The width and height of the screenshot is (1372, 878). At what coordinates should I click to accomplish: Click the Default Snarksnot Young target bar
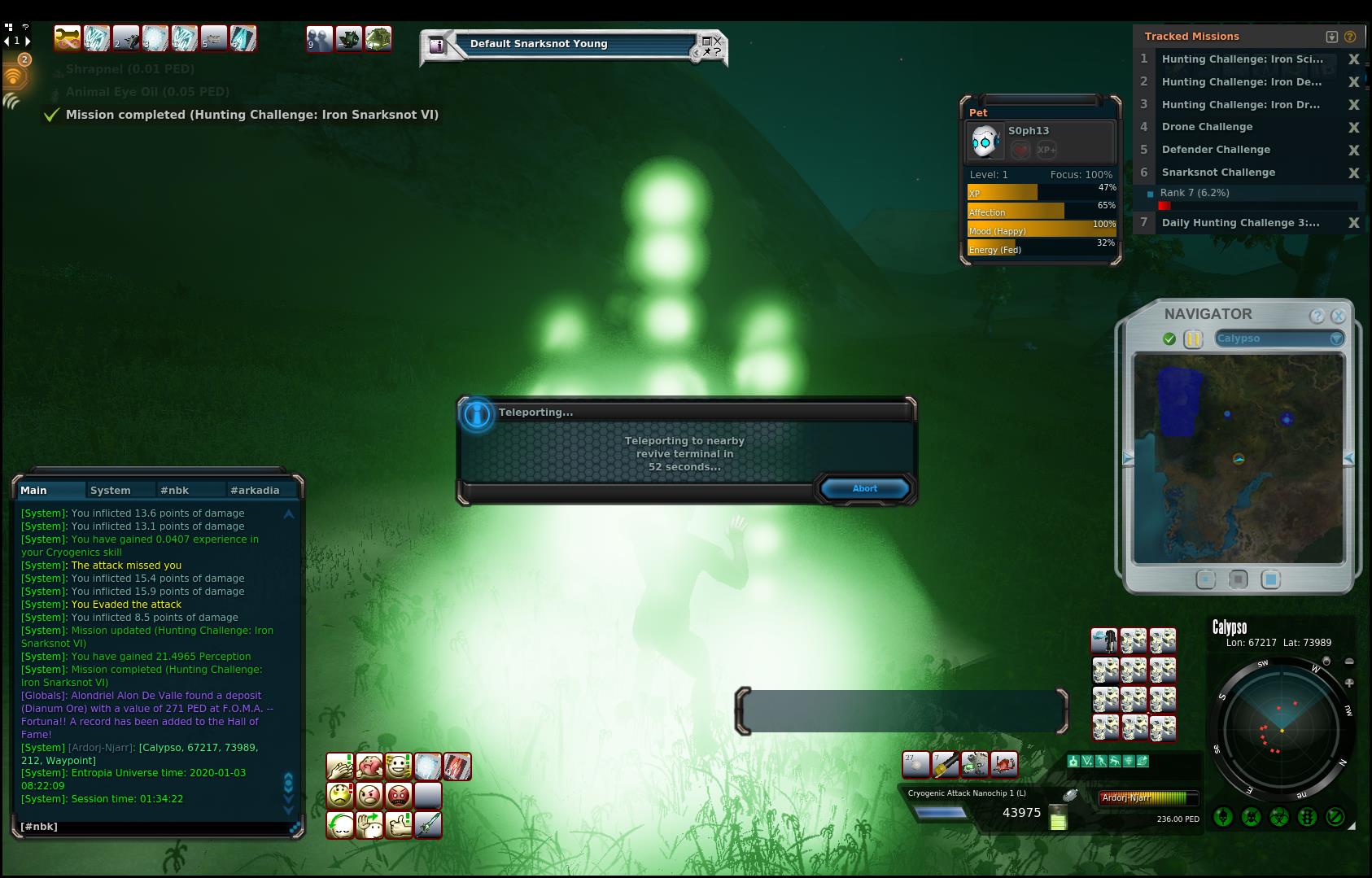[574, 44]
